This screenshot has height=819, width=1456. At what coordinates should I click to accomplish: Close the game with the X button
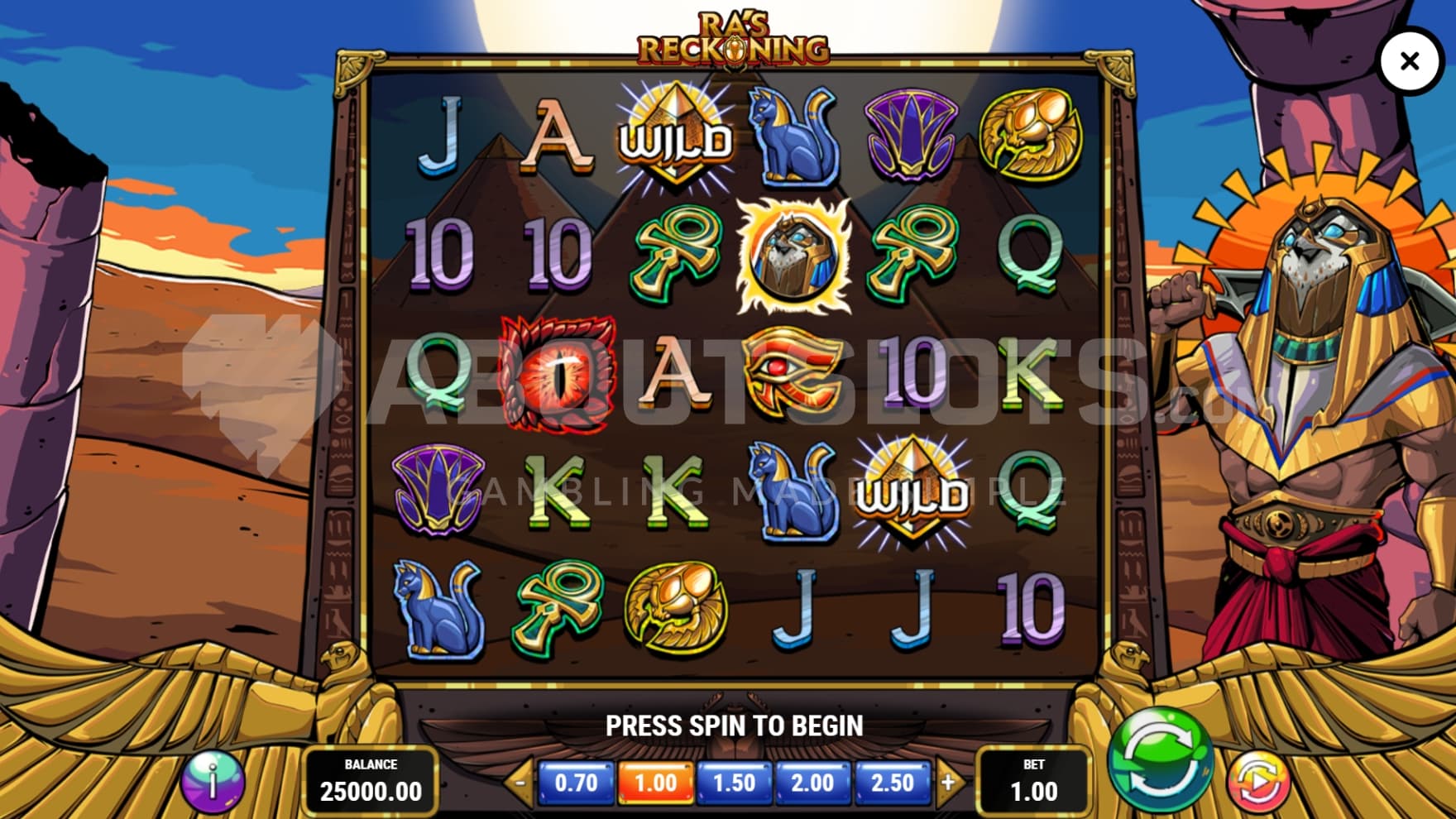(x=1410, y=60)
